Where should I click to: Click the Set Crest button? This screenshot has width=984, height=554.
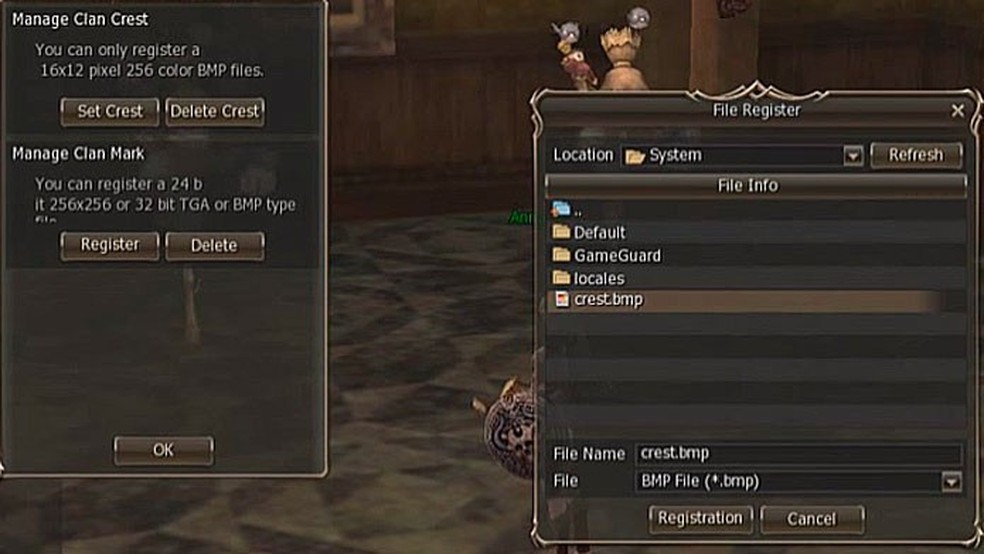coord(110,111)
